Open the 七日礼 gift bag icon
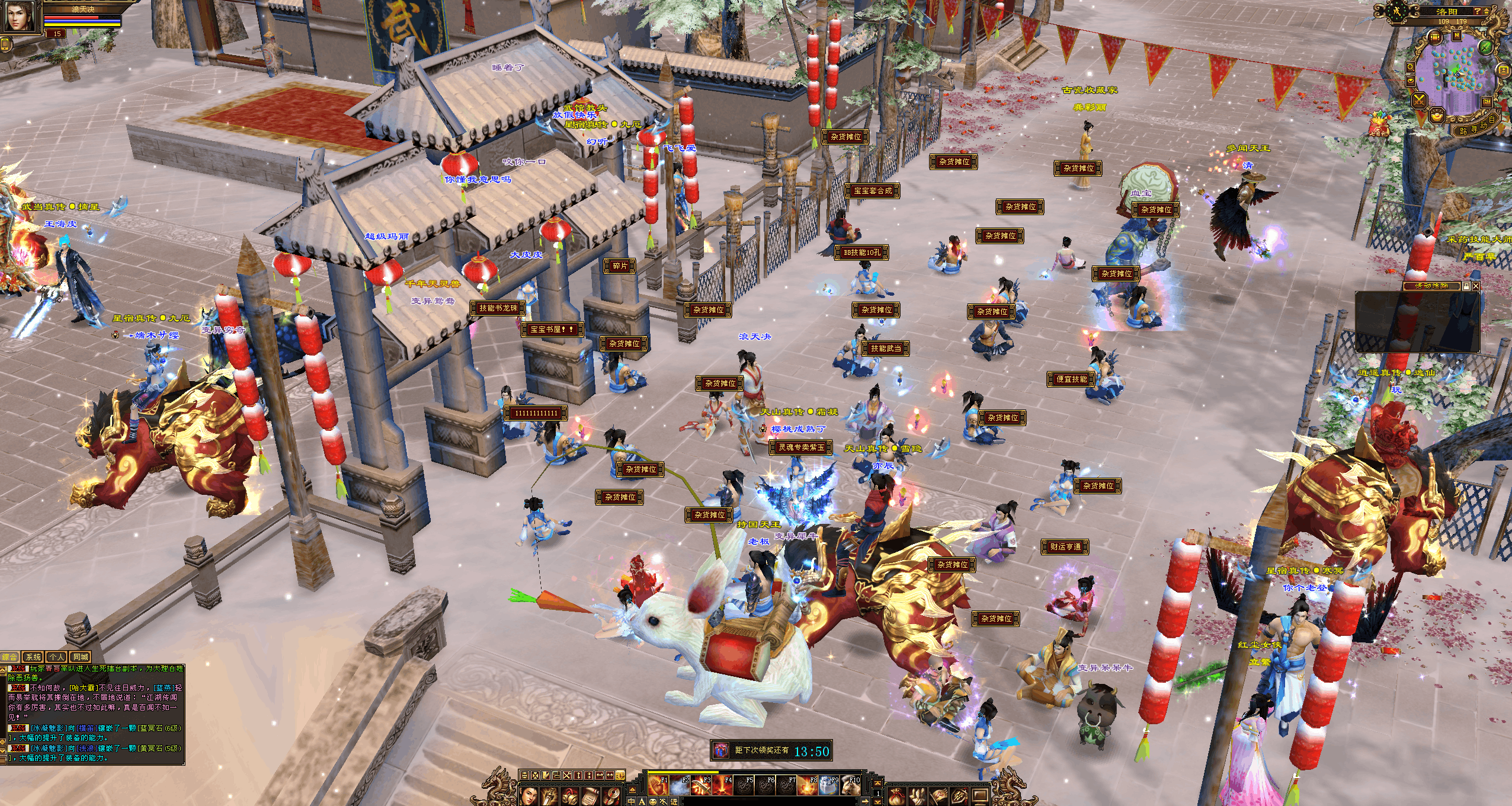 [x=1379, y=124]
